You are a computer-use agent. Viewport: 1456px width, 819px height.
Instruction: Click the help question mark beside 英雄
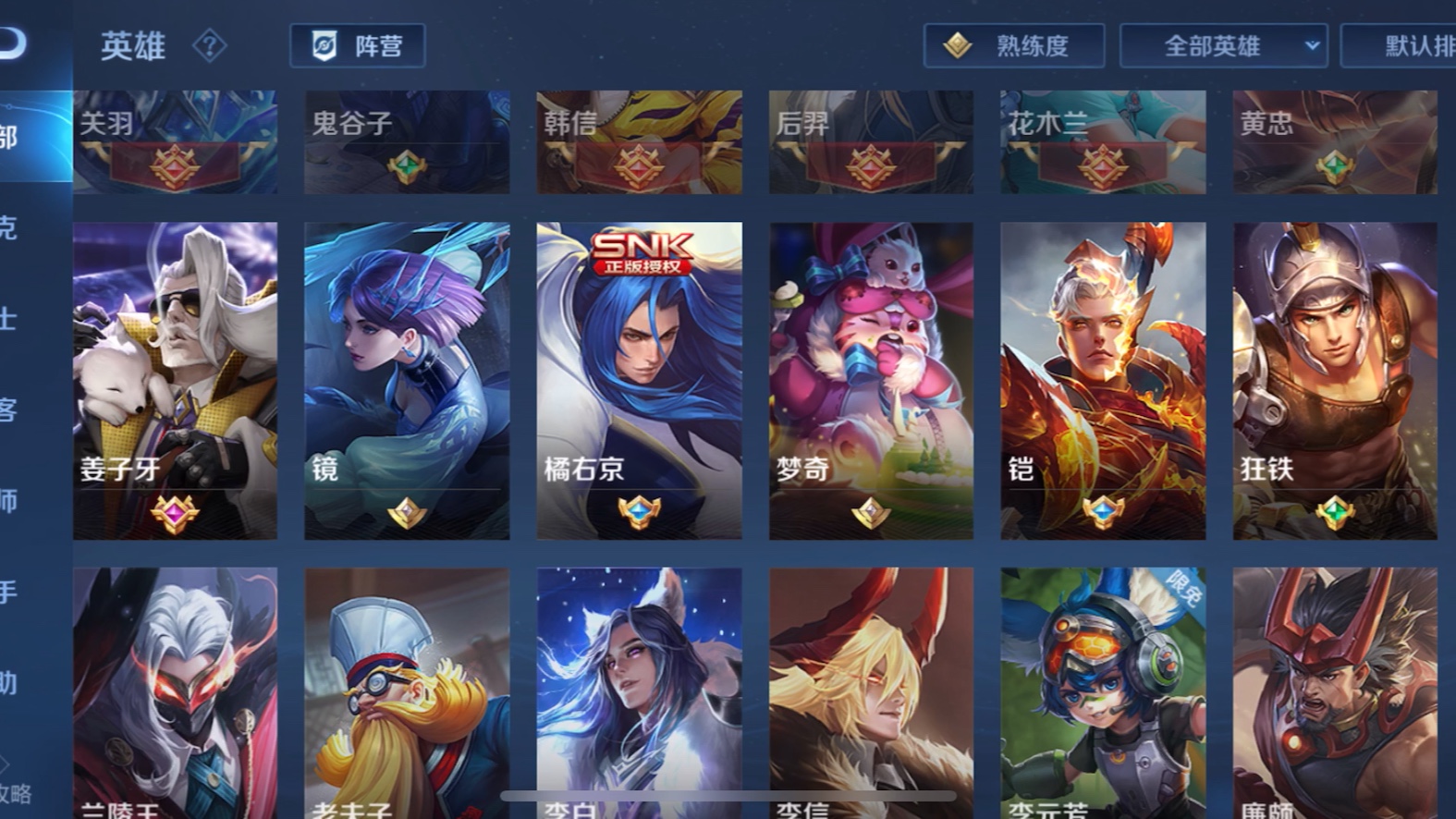(x=211, y=46)
